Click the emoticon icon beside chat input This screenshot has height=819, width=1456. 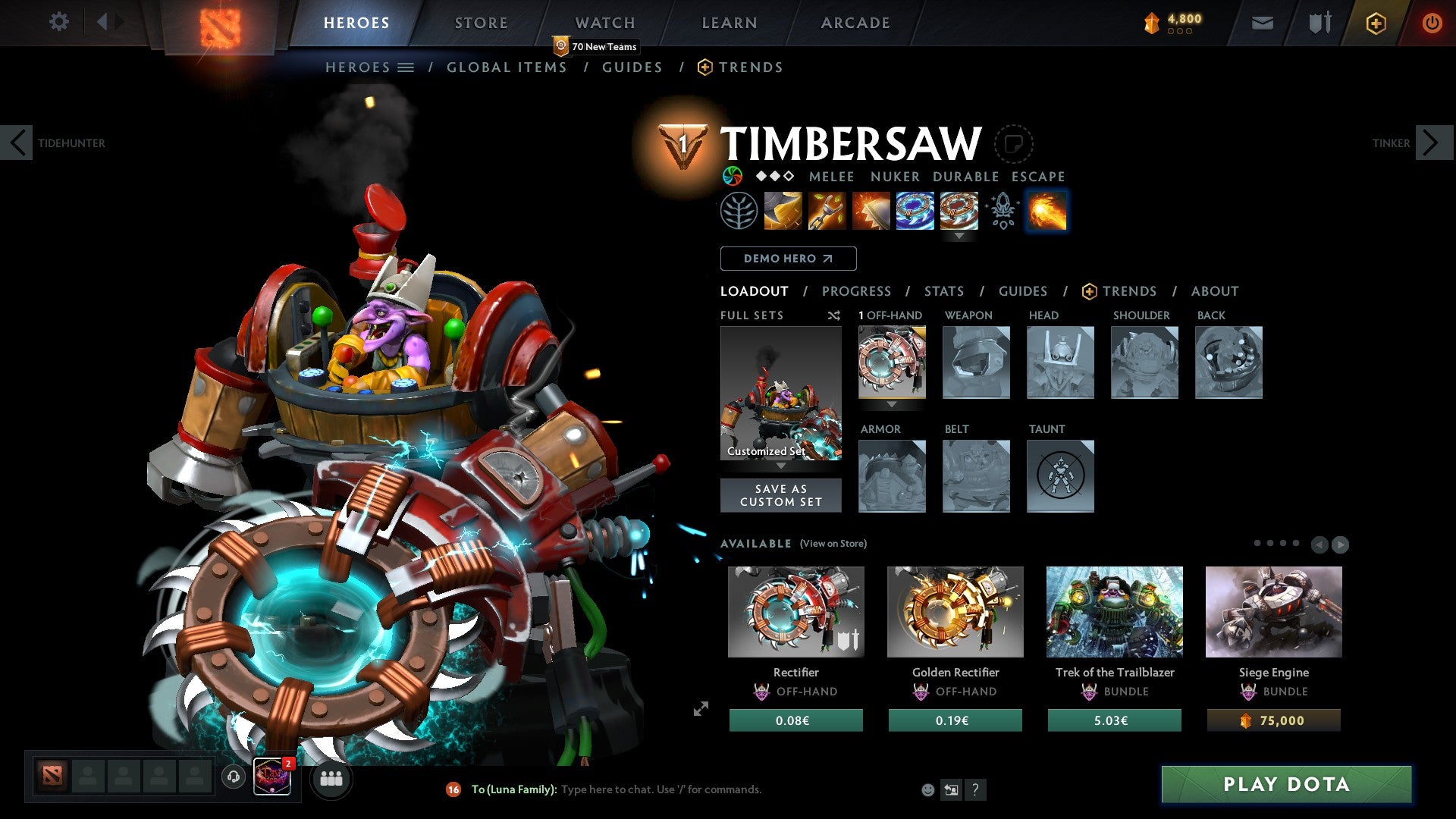[x=927, y=789]
